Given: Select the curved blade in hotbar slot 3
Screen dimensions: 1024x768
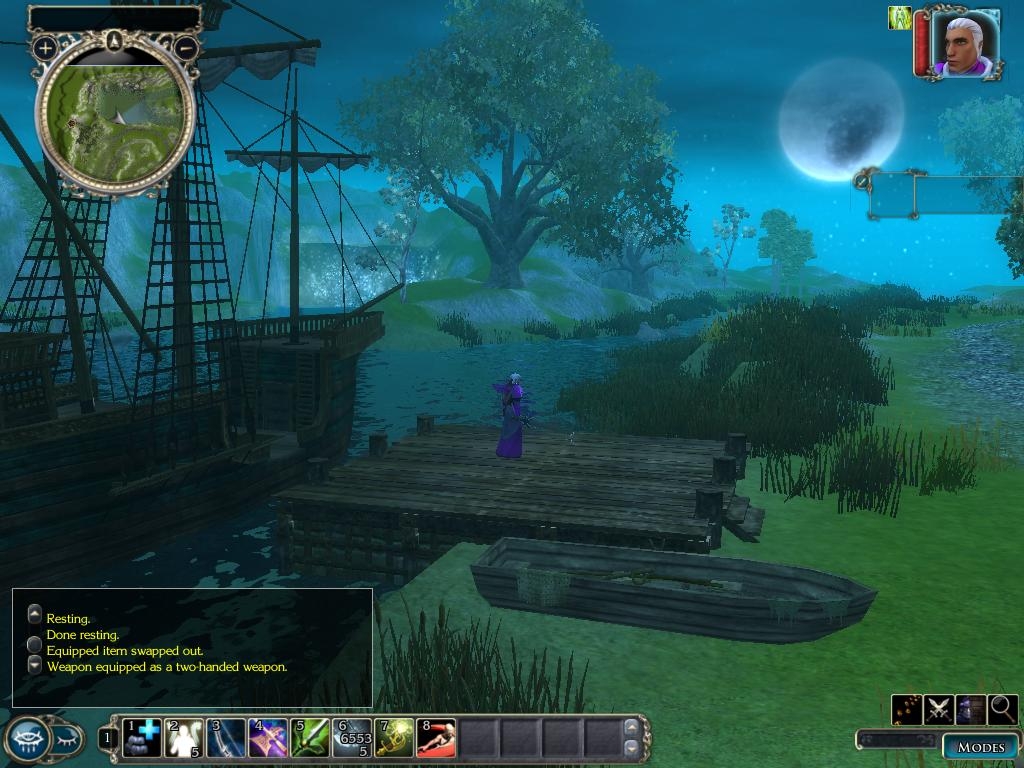Looking at the screenshot, I should [227, 738].
